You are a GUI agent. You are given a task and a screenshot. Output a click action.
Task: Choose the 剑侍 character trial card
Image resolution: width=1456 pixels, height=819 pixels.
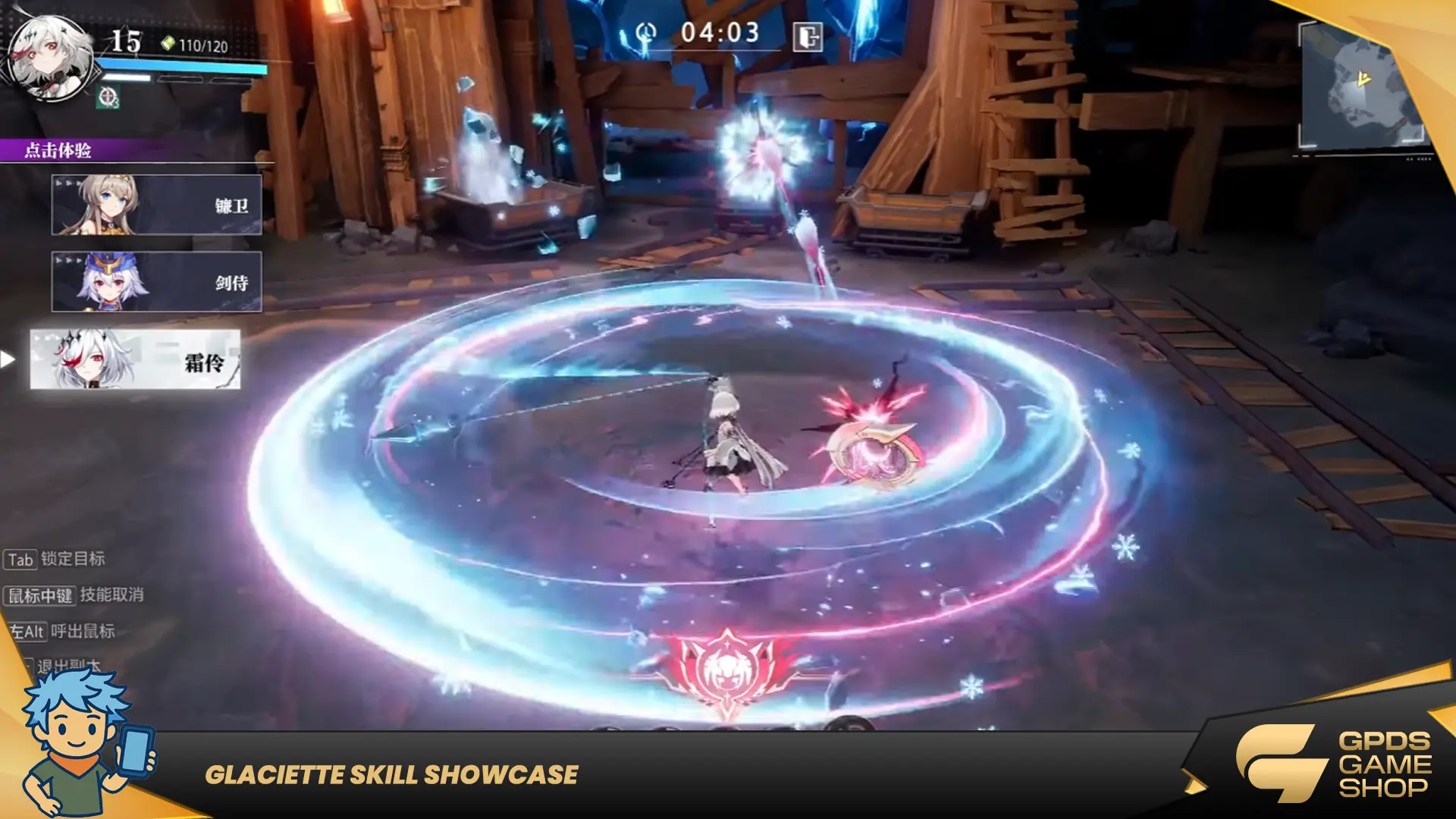(156, 282)
